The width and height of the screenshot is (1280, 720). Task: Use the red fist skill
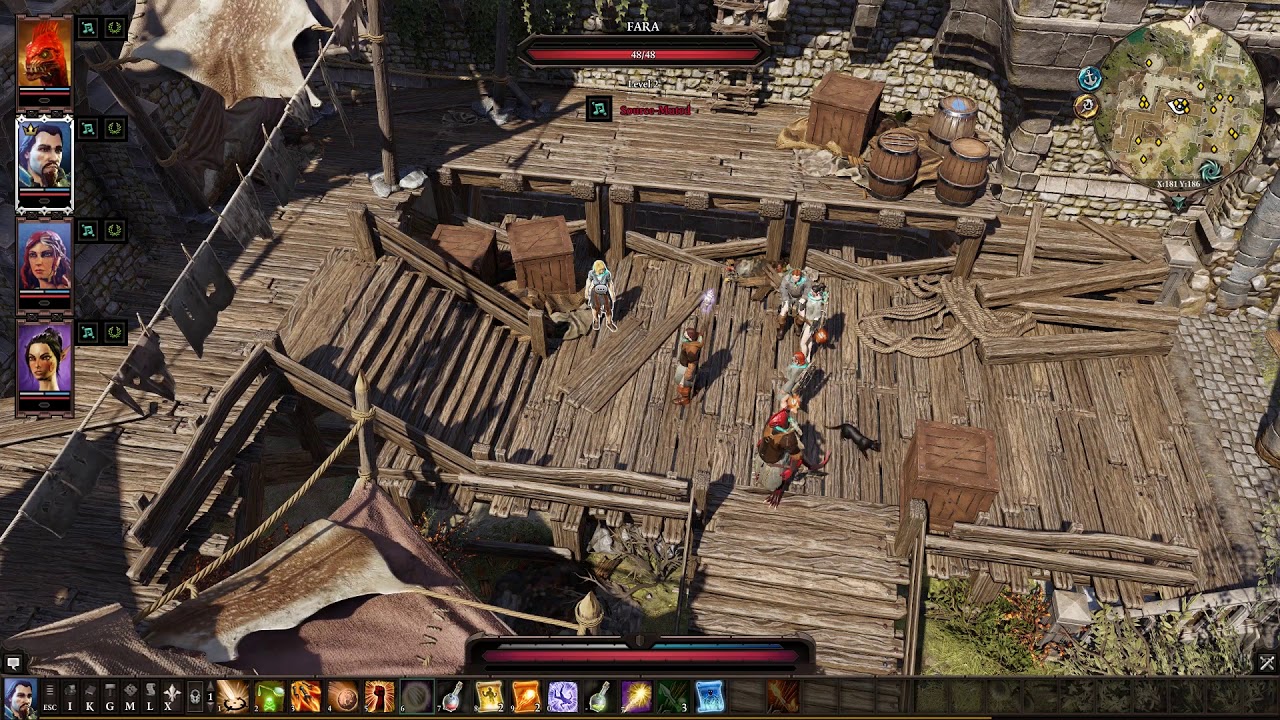point(380,696)
